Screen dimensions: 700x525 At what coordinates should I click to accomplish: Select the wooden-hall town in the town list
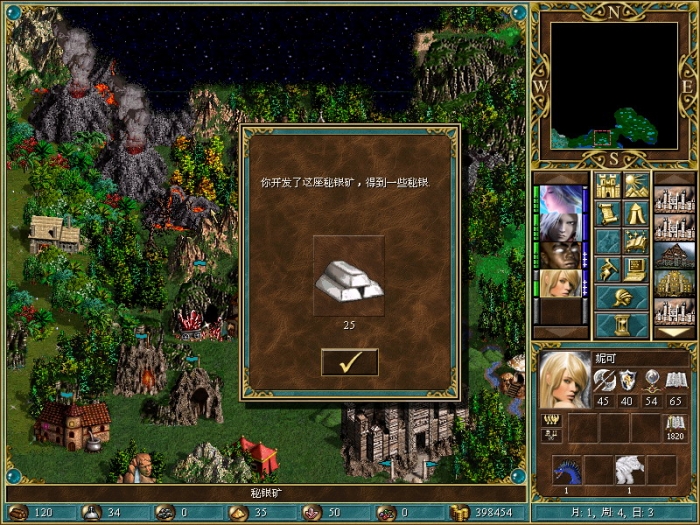[674, 255]
